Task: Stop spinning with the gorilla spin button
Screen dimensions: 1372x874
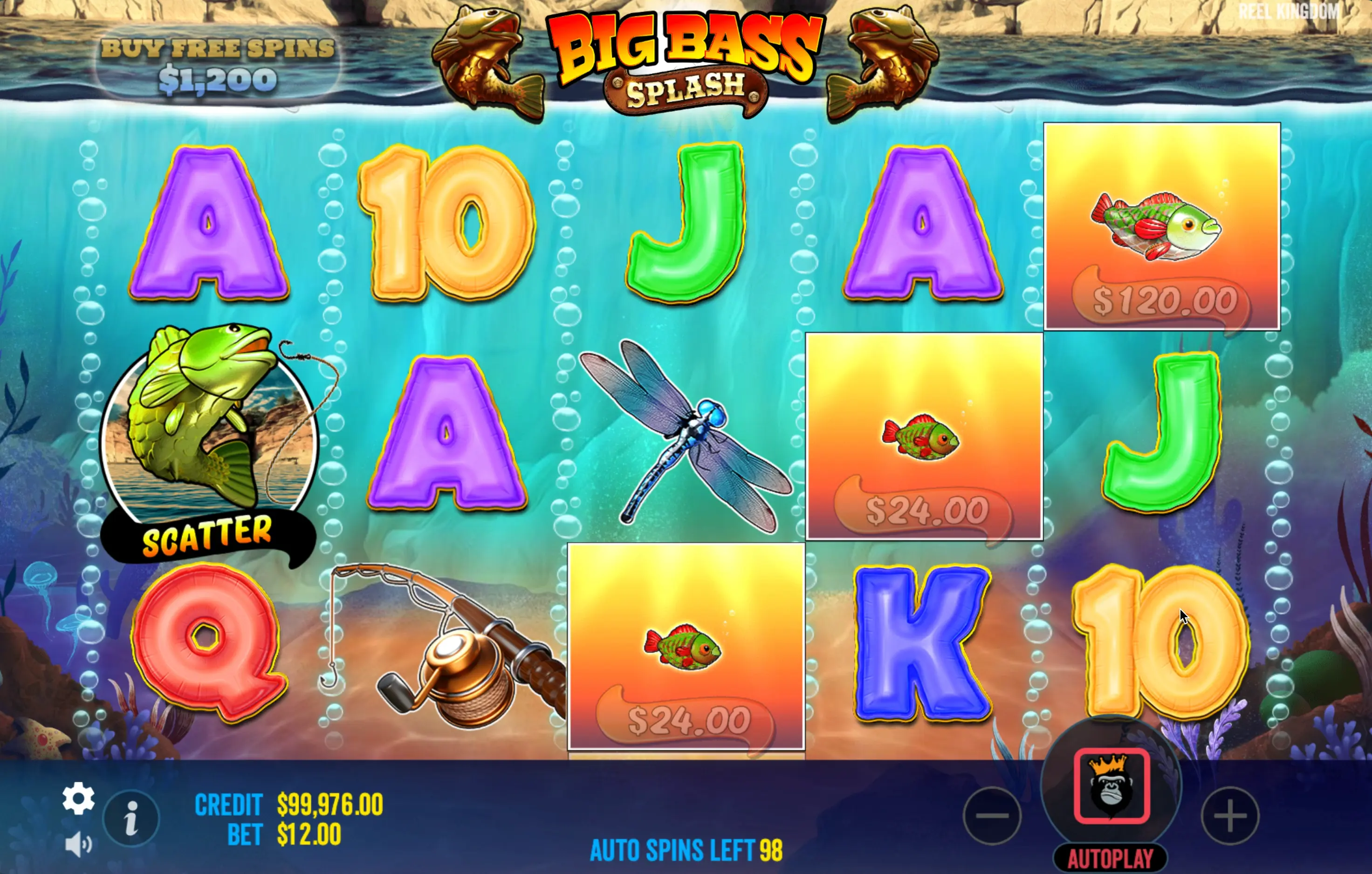Action: tap(1111, 785)
